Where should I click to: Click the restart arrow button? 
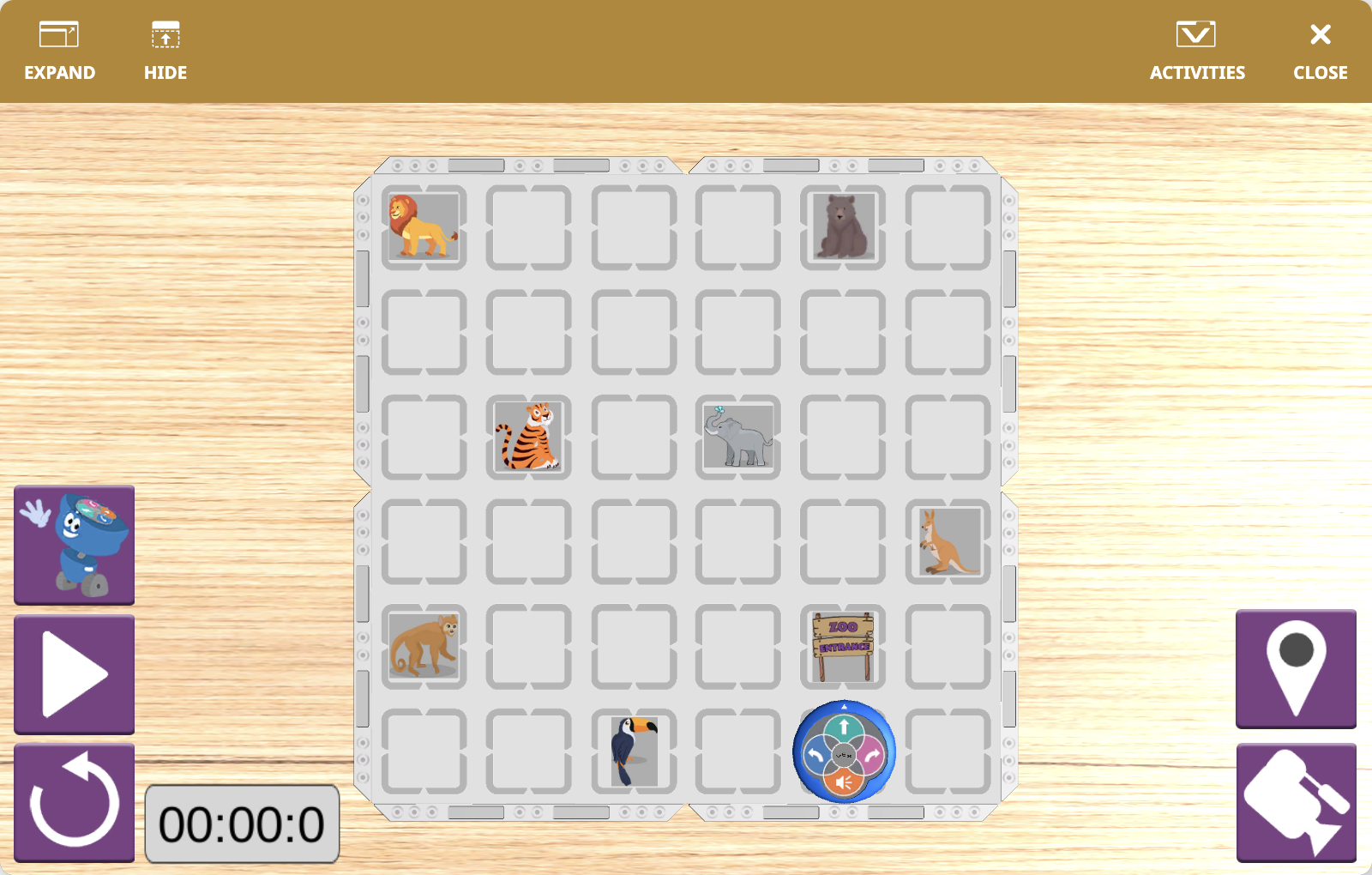(75, 802)
